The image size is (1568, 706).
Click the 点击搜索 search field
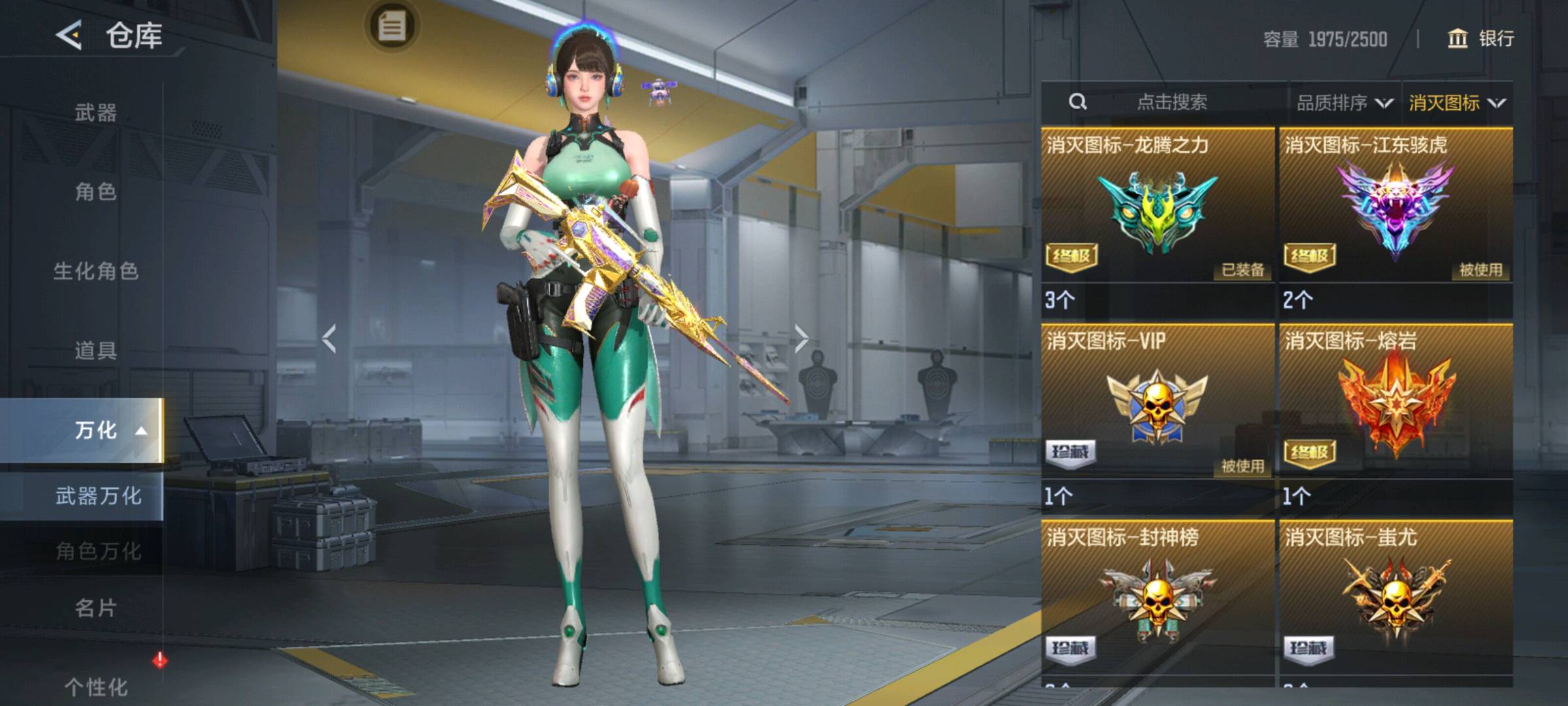tap(1171, 102)
